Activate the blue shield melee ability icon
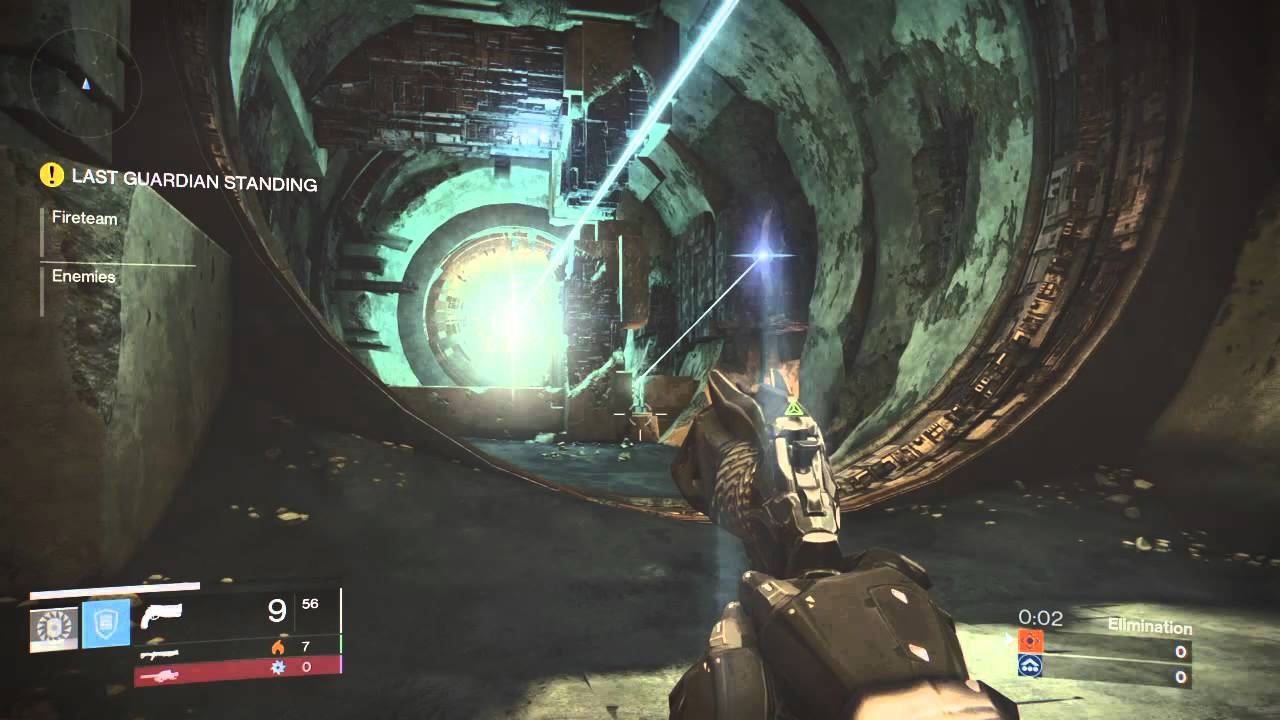This screenshot has height=720, width=1280. (106, 624)
